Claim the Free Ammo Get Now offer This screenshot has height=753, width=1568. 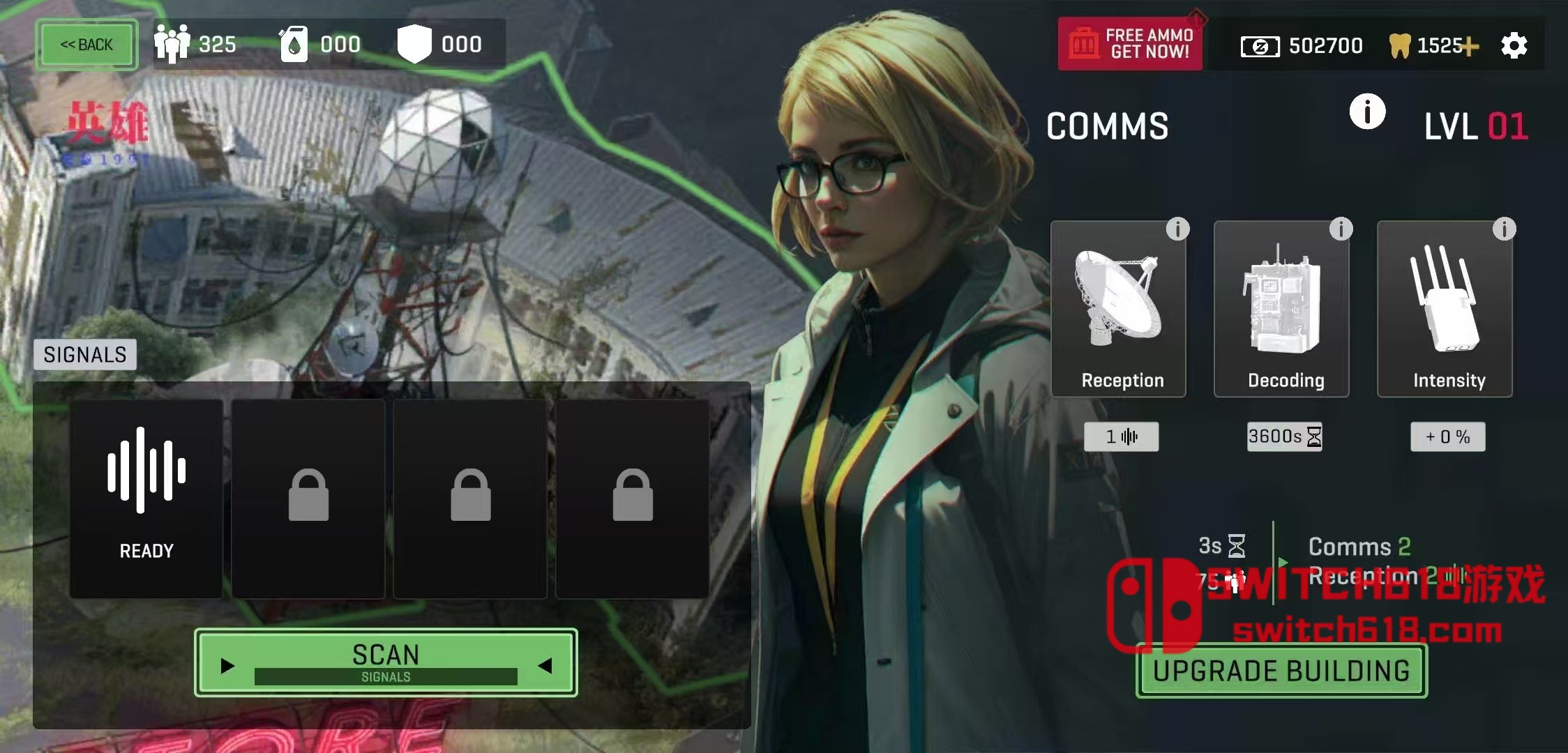coord(1130,44)
